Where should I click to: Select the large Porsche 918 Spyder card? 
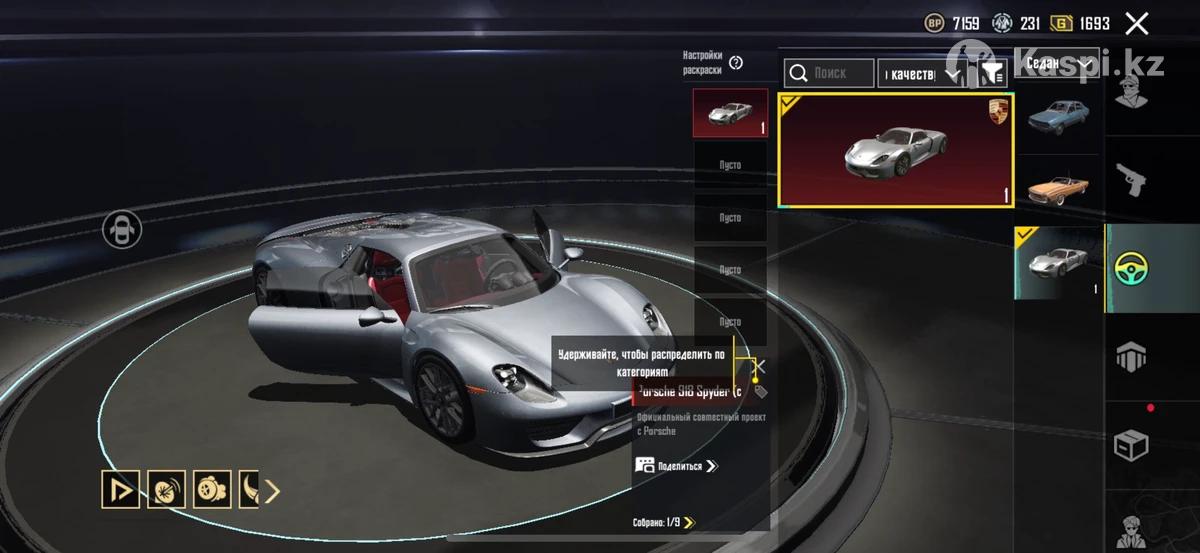[x=896, y=151]
